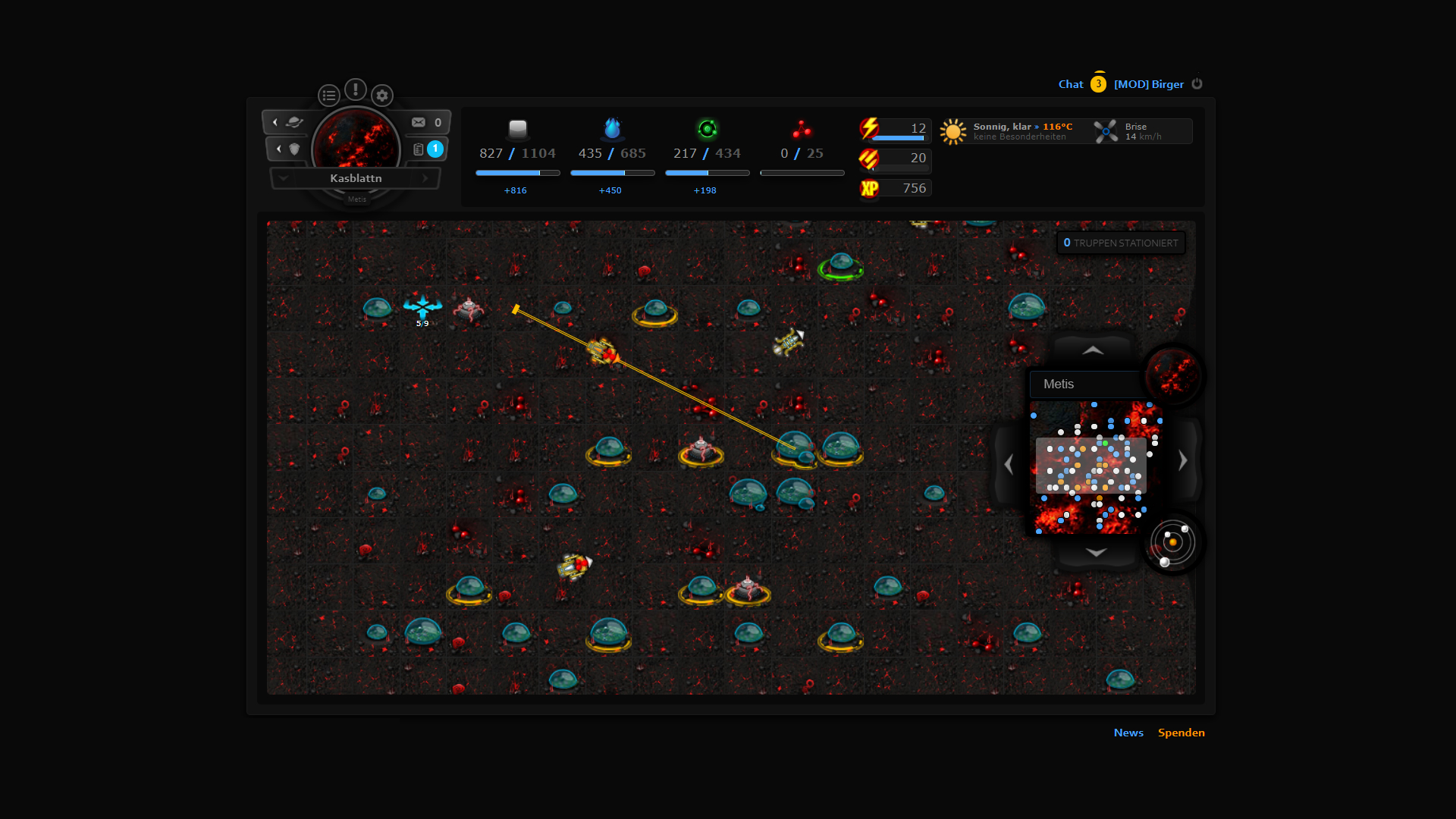Open the Kasblattn colony dropdown arrow

pos(284,178)
